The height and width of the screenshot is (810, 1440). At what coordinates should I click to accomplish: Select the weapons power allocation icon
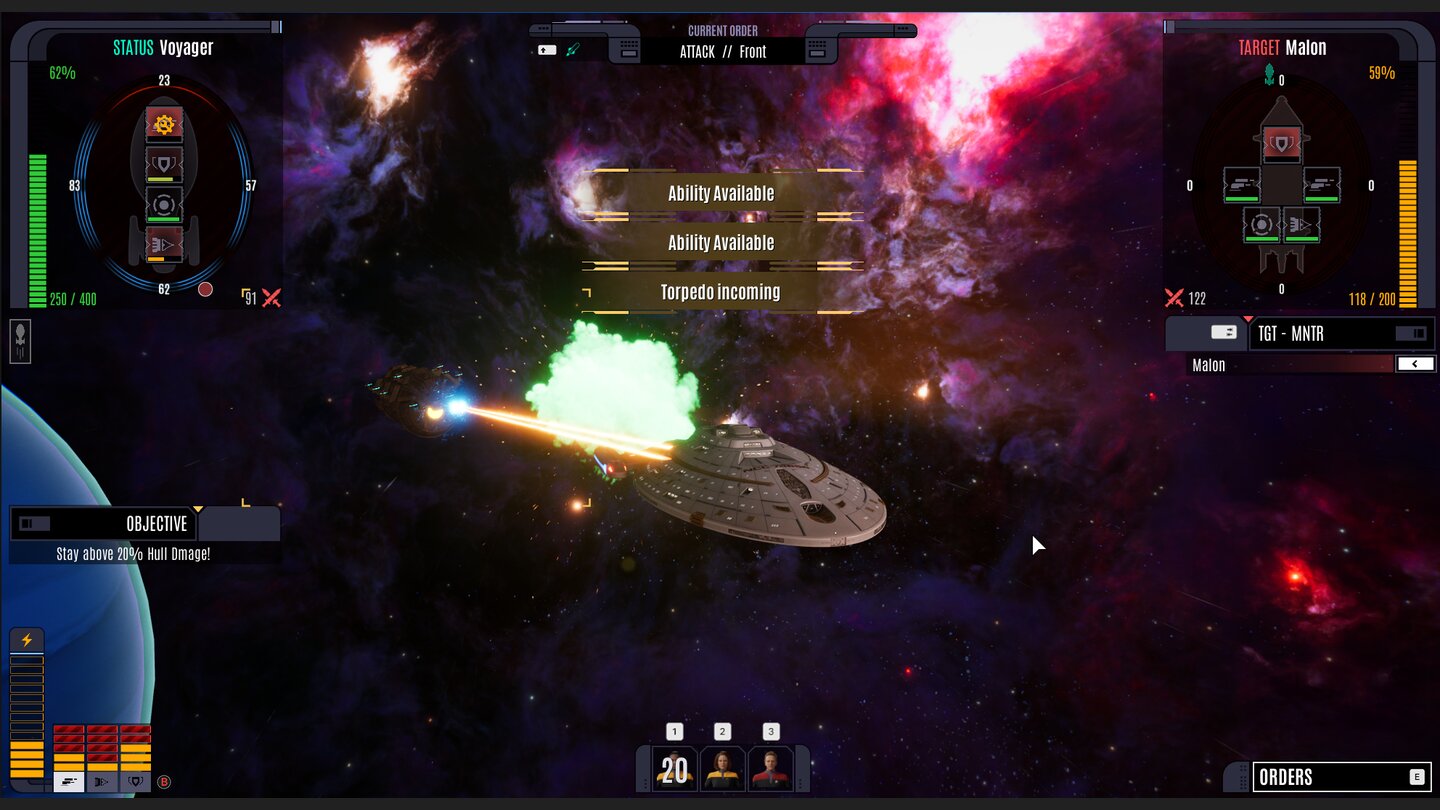[x=69, y=782]
